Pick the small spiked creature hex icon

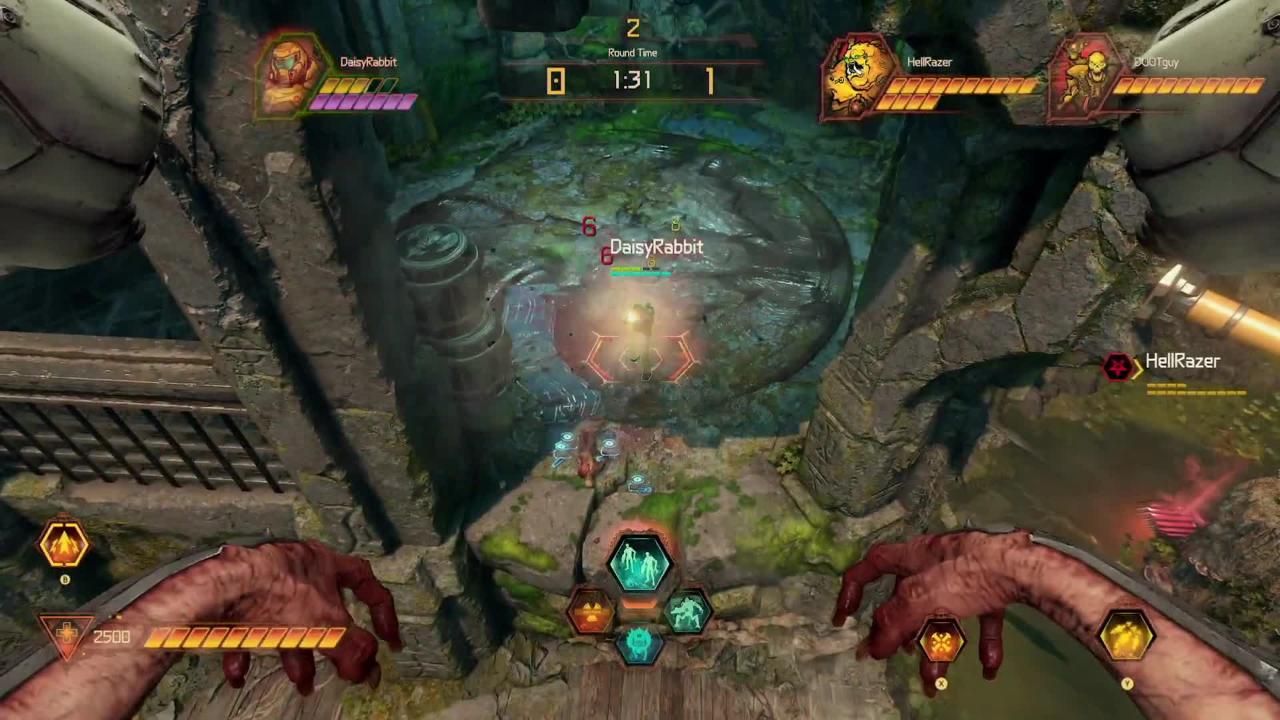[640, 648]
